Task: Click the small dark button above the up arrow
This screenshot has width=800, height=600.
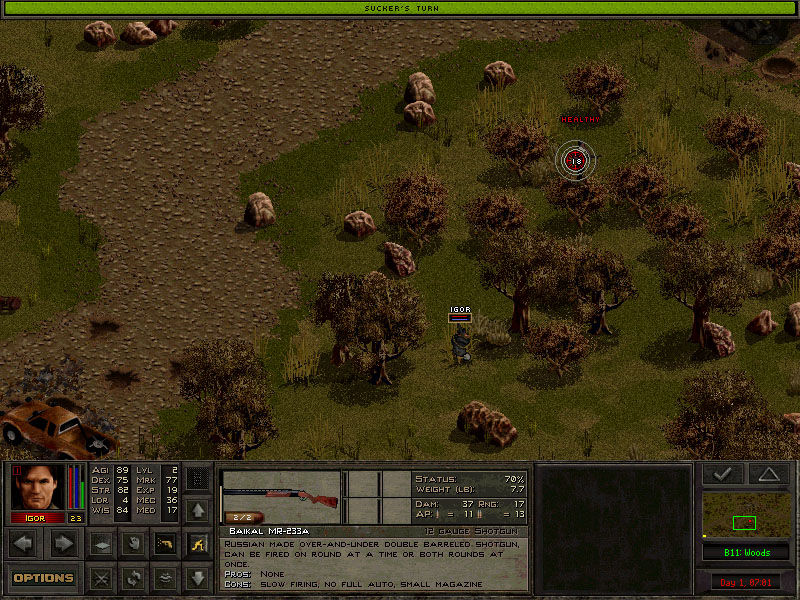Action: tap(198, 478)
